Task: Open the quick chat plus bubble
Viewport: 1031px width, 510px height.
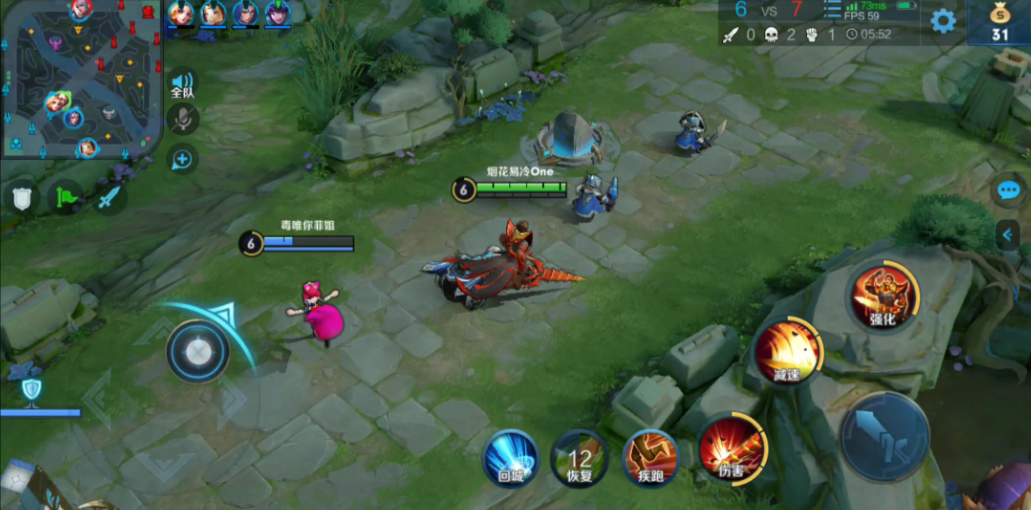Action: click(x=182, y=158)
